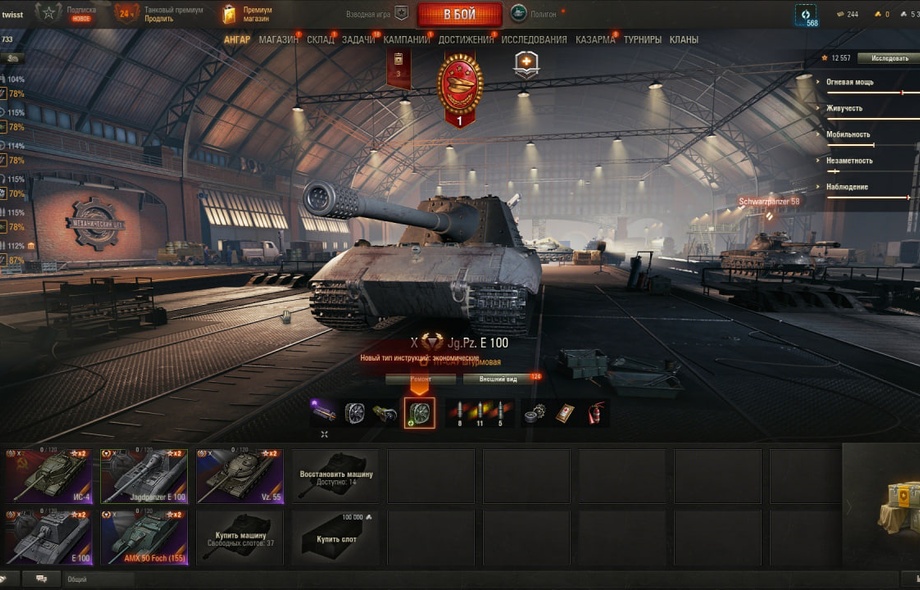
Task: Switch to the СКЛАД tab
Action: pyautogui.click(x=321, y=40)
